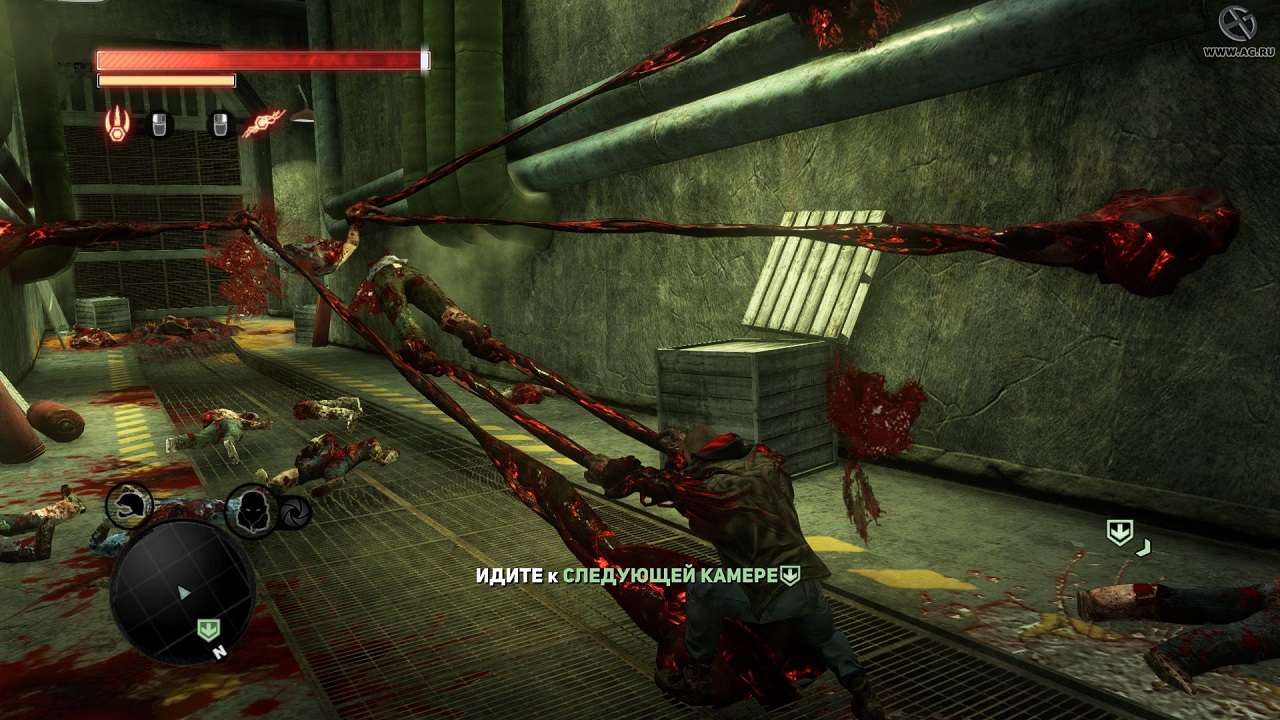The image size is (1280, 720).
Task: Click the soldier helmet alert icon
Action: [130, 504]
